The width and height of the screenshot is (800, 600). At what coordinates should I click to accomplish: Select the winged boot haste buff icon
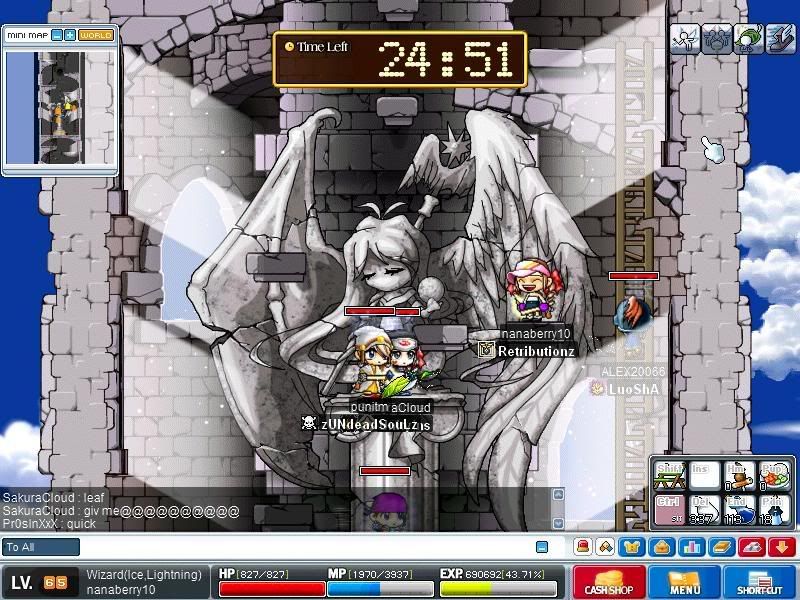780,38
